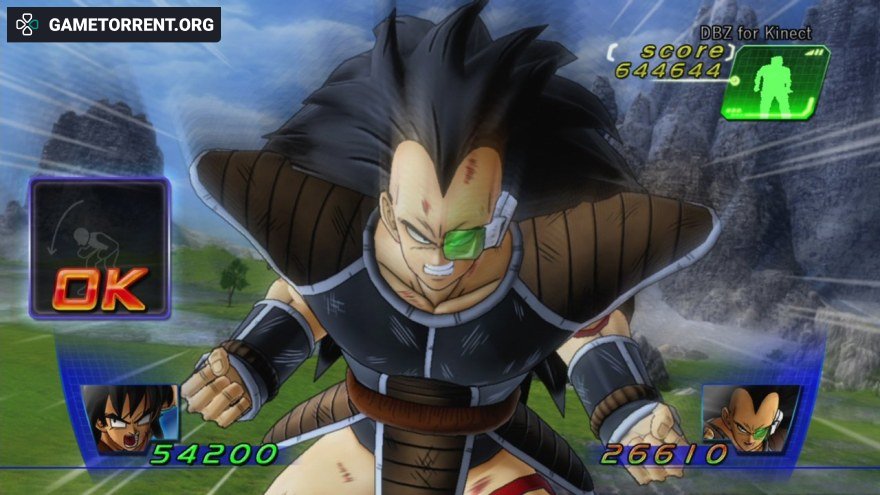Select the player character portrait
This screenshot has width=880, height=495.
click(x=128, y=419)
